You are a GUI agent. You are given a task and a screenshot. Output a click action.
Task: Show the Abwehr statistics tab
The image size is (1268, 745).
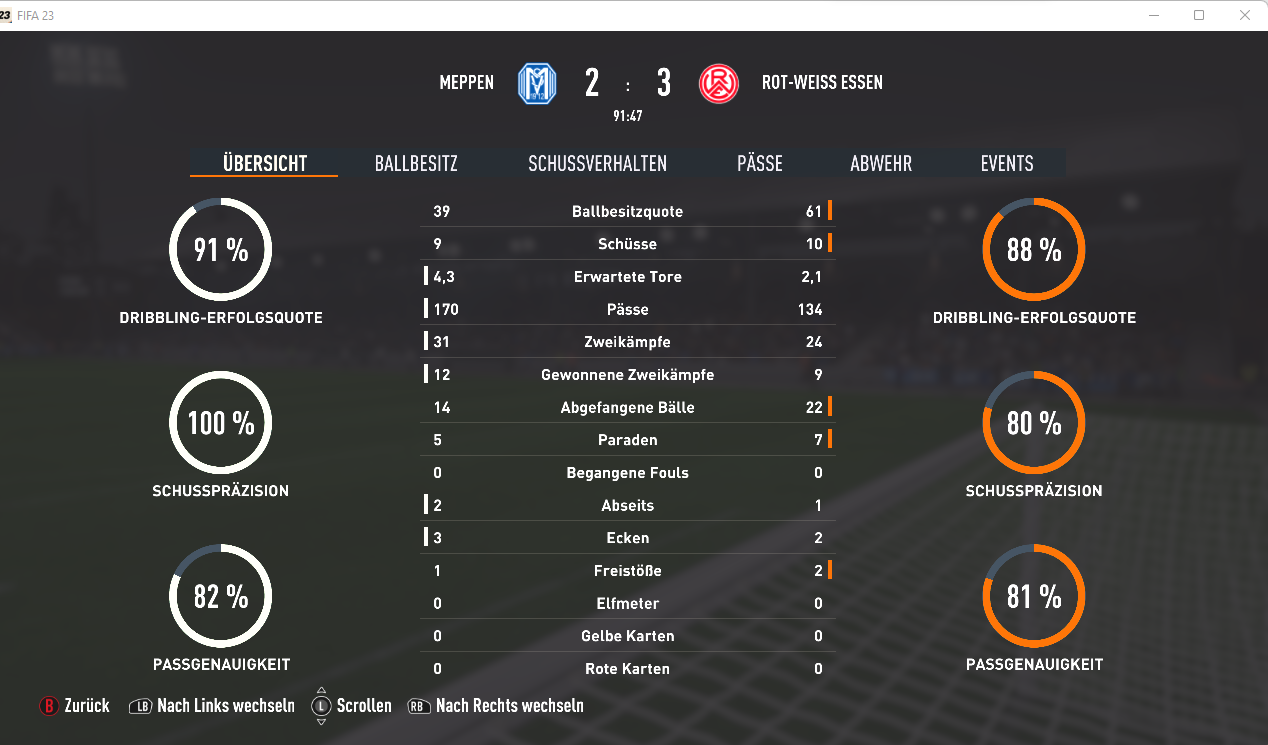click(881, 164)
